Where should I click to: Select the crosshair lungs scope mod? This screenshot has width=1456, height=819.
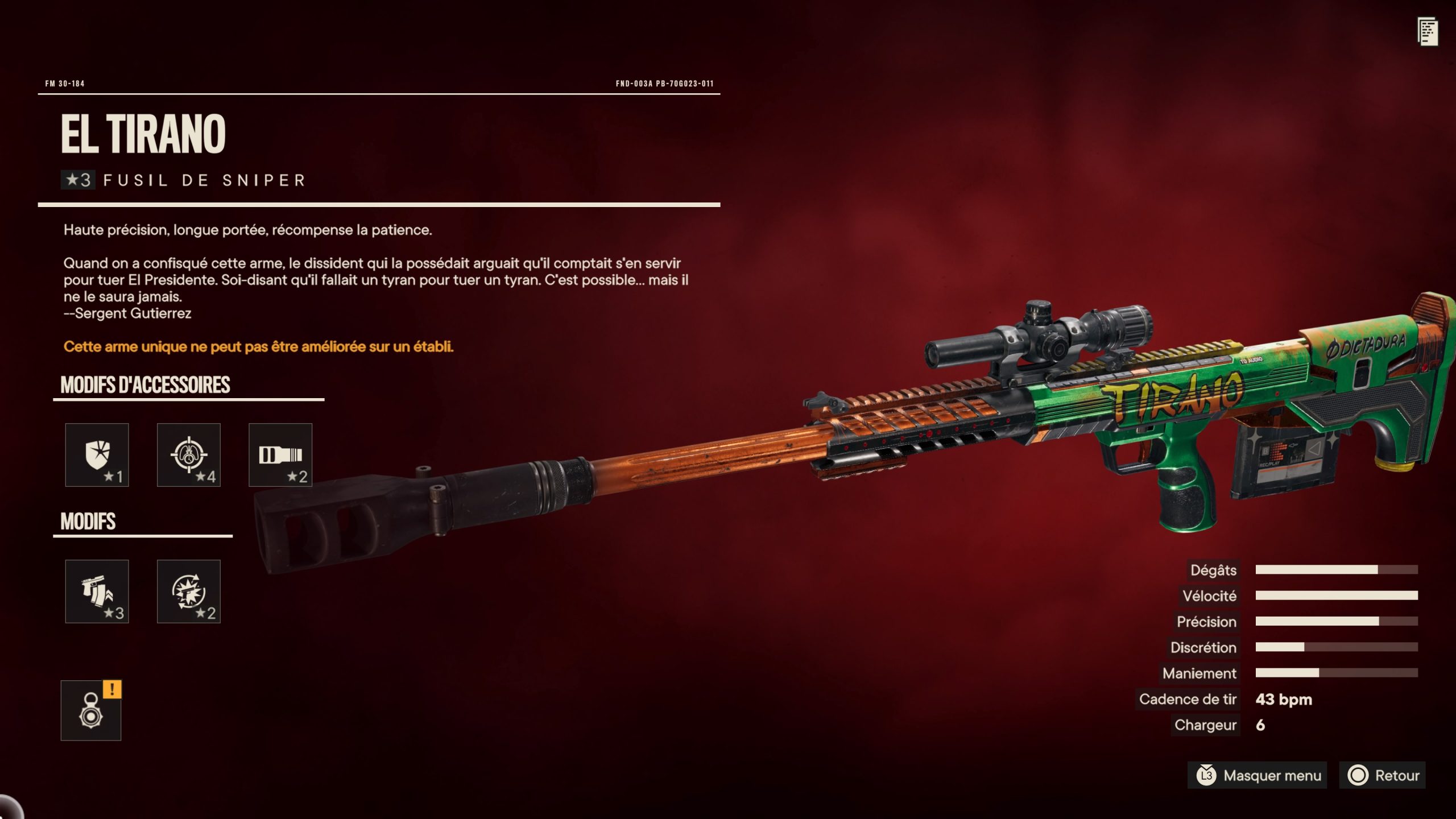pyautogui.click(x=188, y=454)
